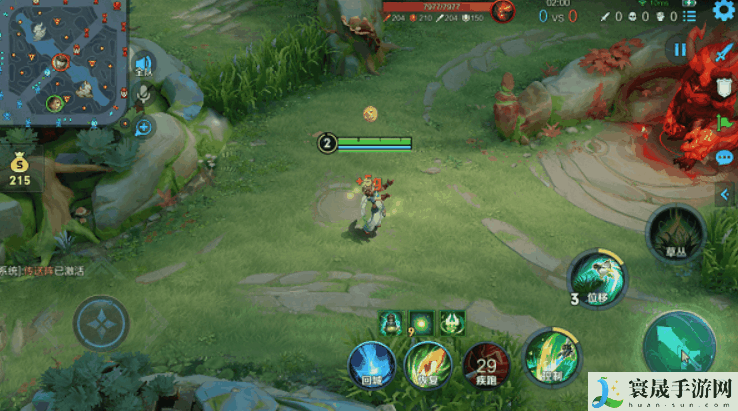
Task: Pause the match with the pause button
Action: (680, 49)
